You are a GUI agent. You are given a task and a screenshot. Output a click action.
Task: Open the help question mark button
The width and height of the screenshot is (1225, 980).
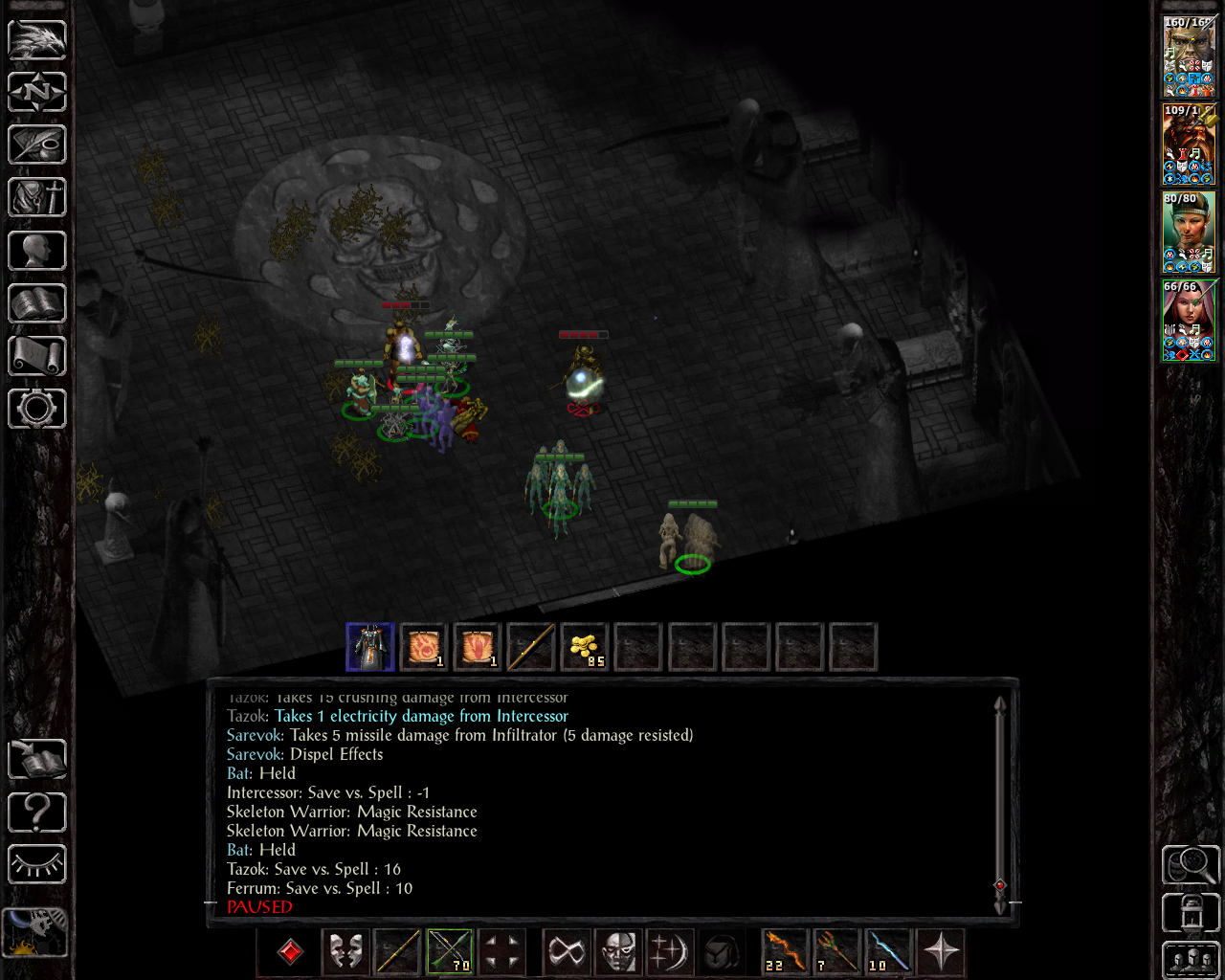[x=36, y=813]
